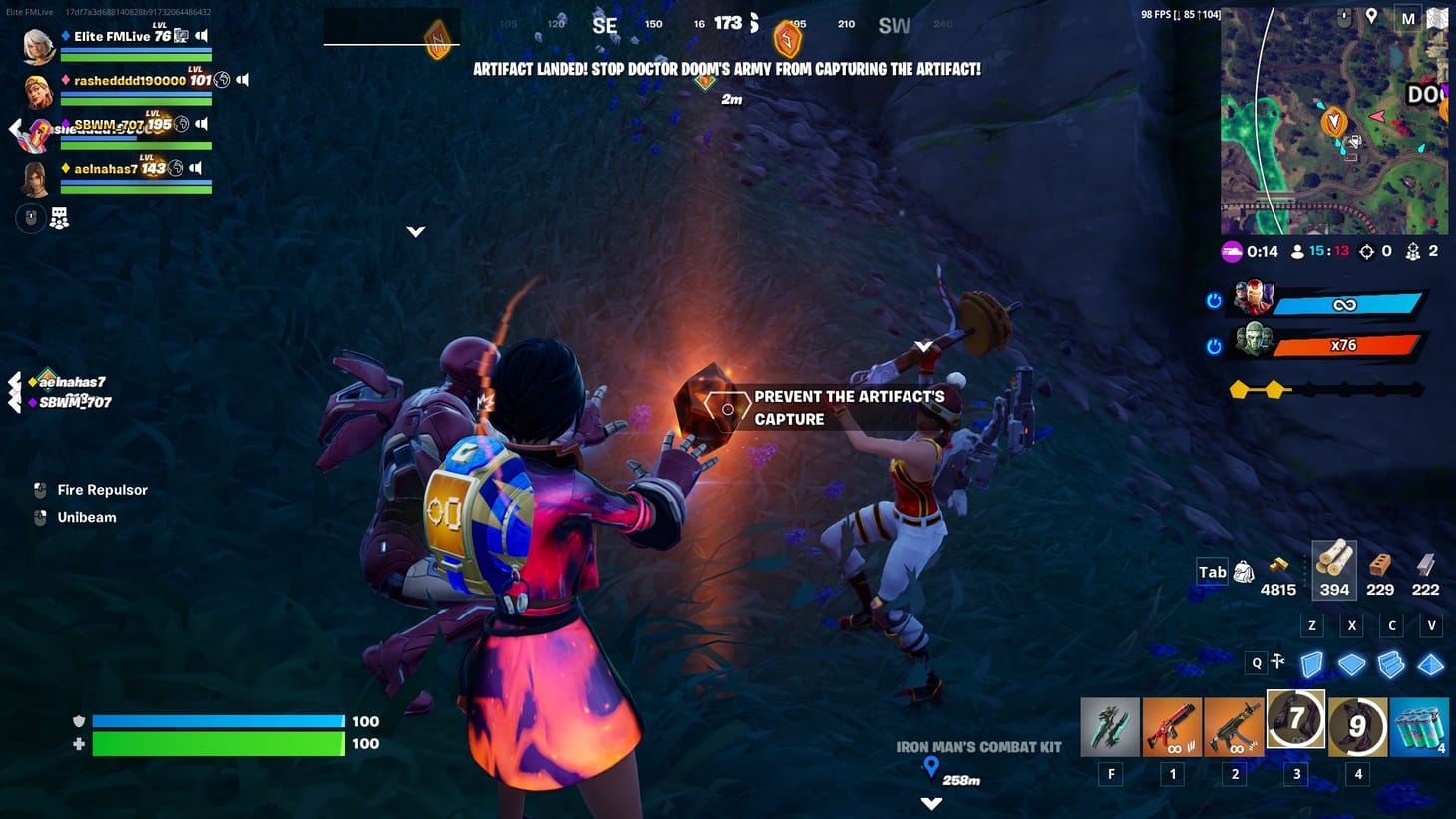Click Iron Man's portrait on the right panel

[1252, 297]
